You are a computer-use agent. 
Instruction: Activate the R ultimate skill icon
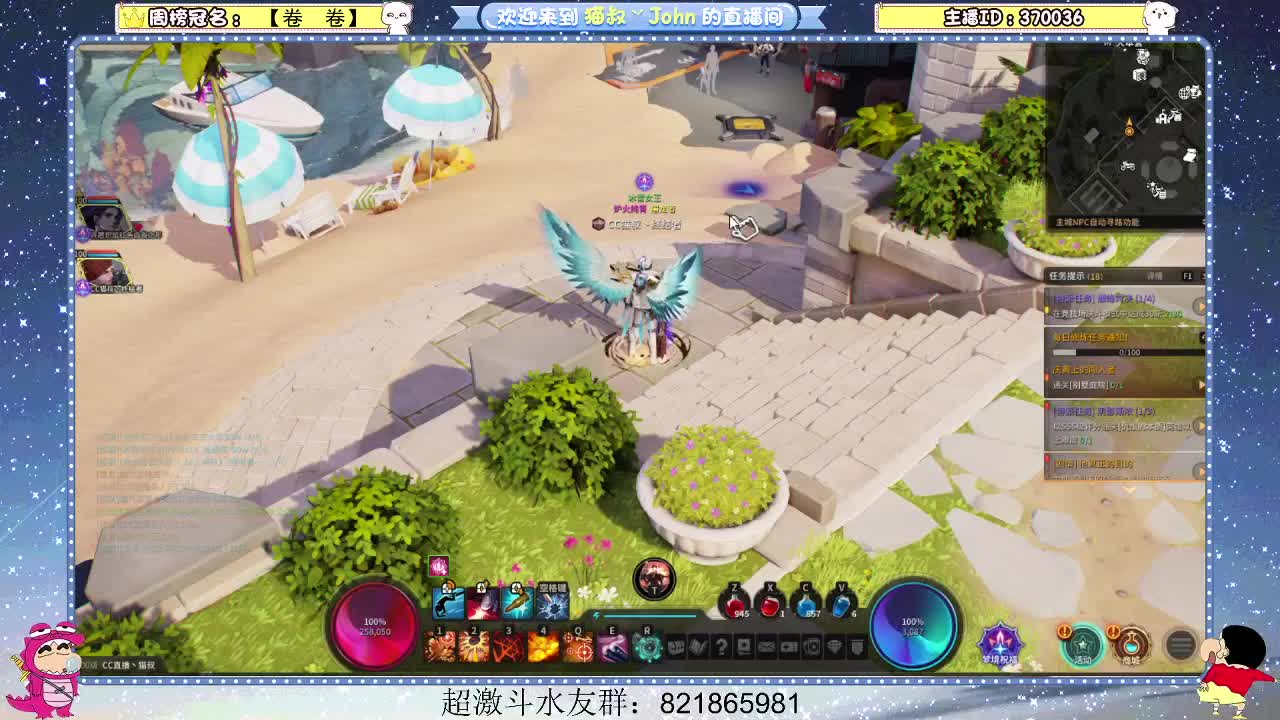click(x=647, y=646)
